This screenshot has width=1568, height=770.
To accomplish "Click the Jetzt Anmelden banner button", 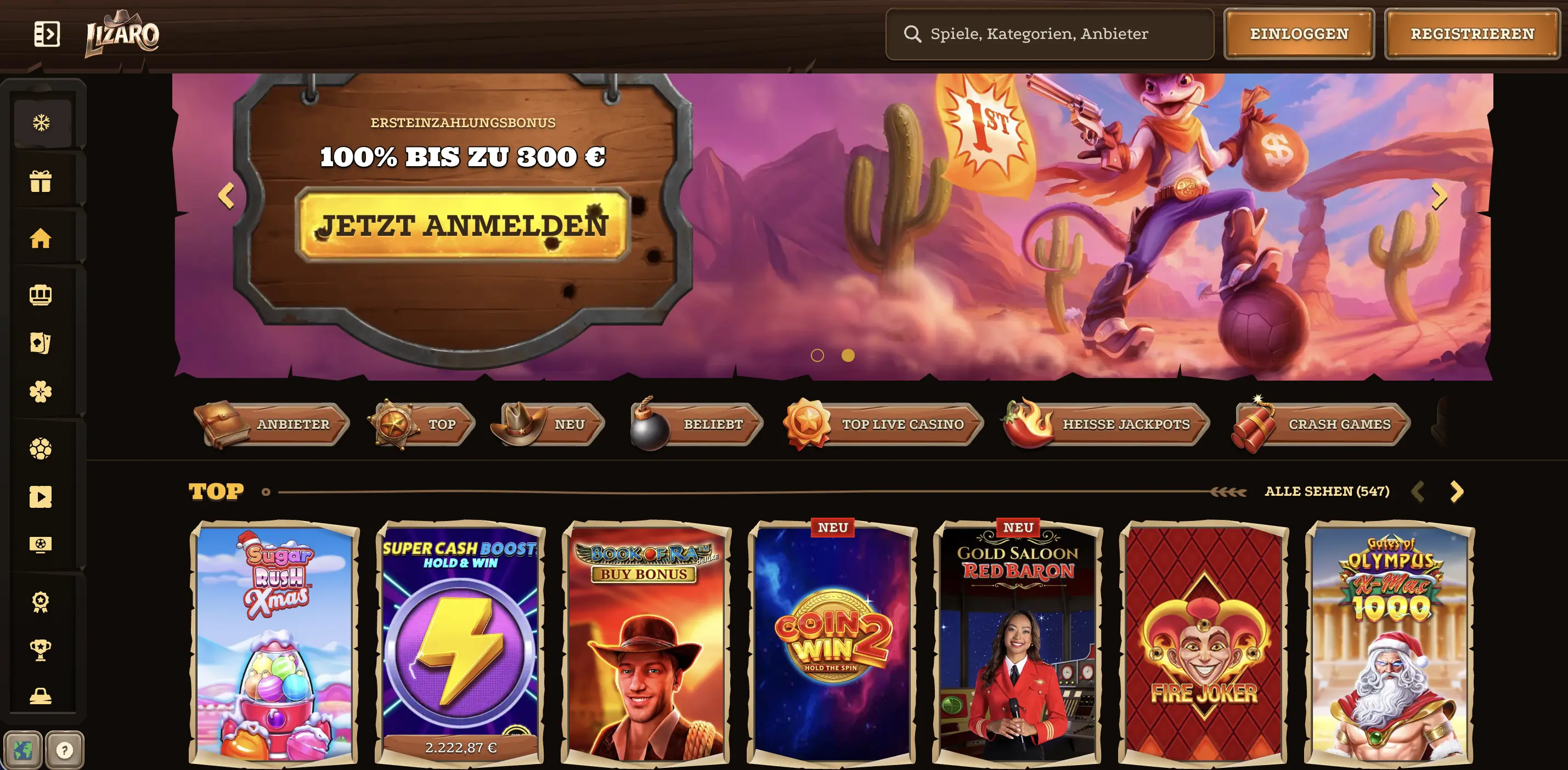I will point(462,225).
